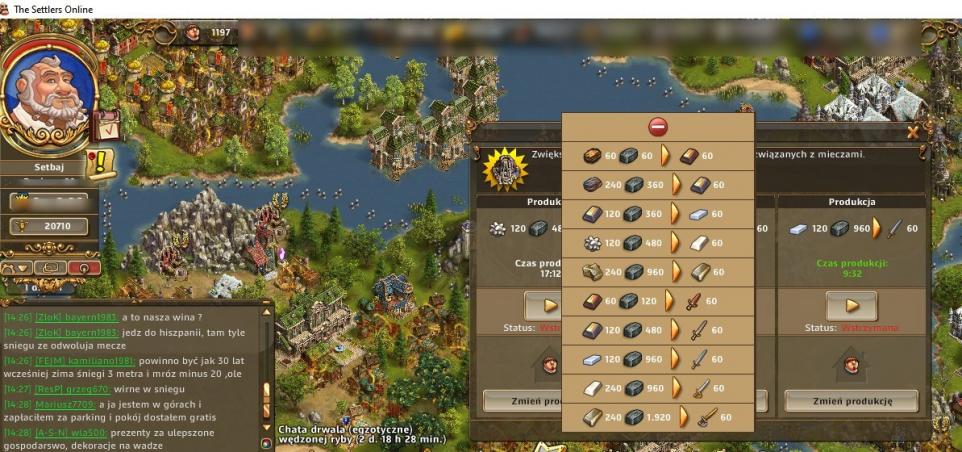Click the right Zmień produkcję button
Viewport: 962px width, 452px height.
851,401
